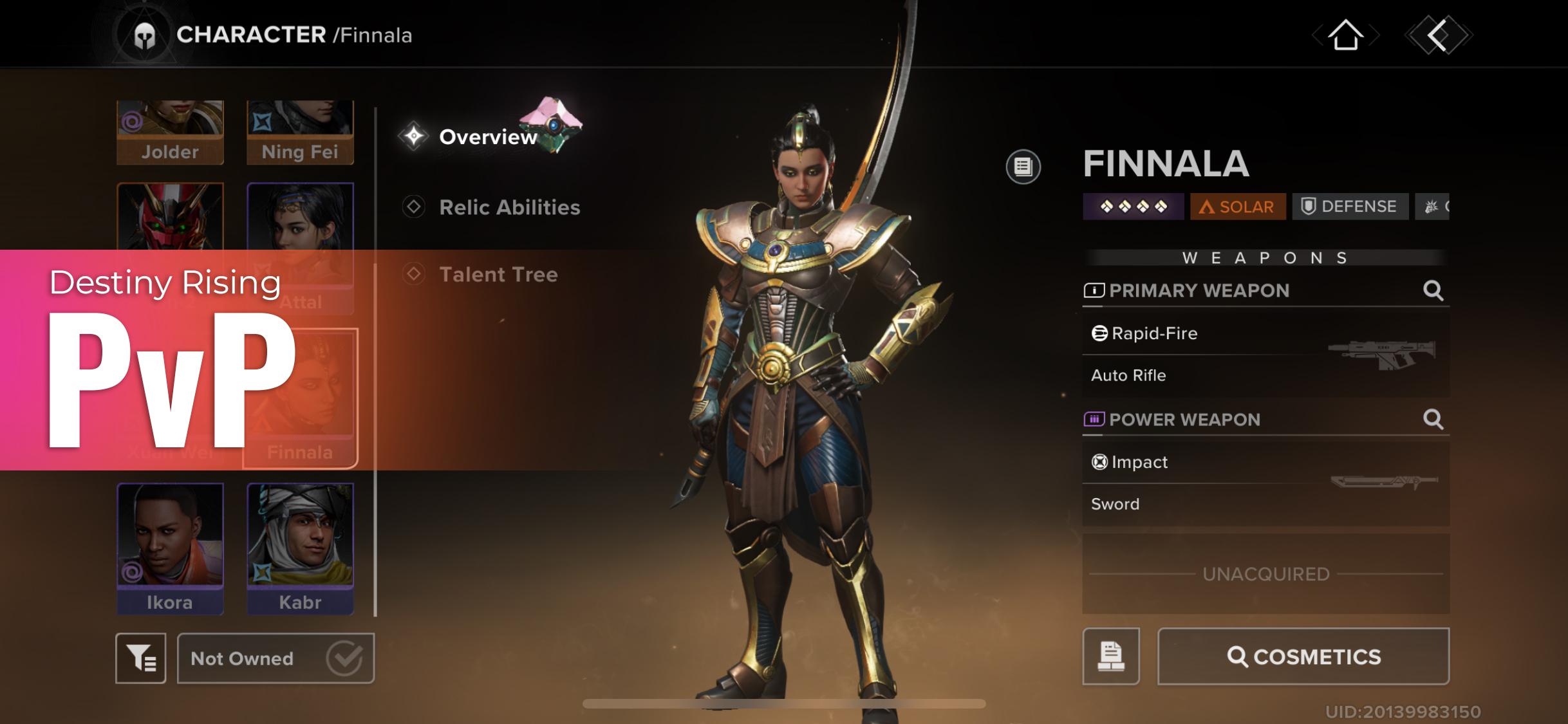This screenshot has height=724, width=1568.
Task: Open the Primary Weapon search magnifier
Action: click(x=1433, y=291)
